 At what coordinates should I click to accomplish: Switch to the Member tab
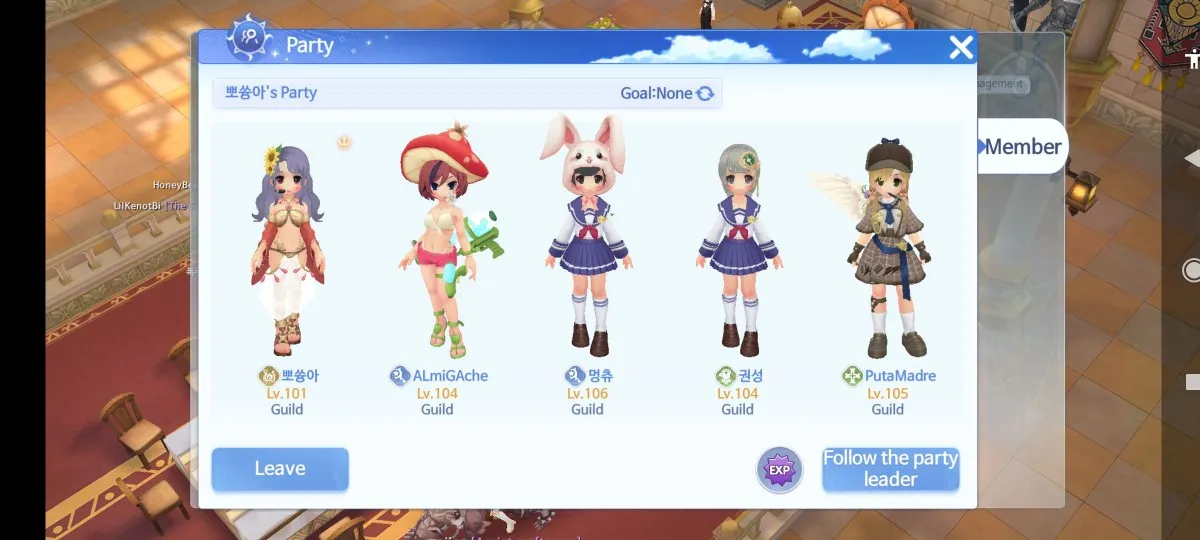(1020, 147)
